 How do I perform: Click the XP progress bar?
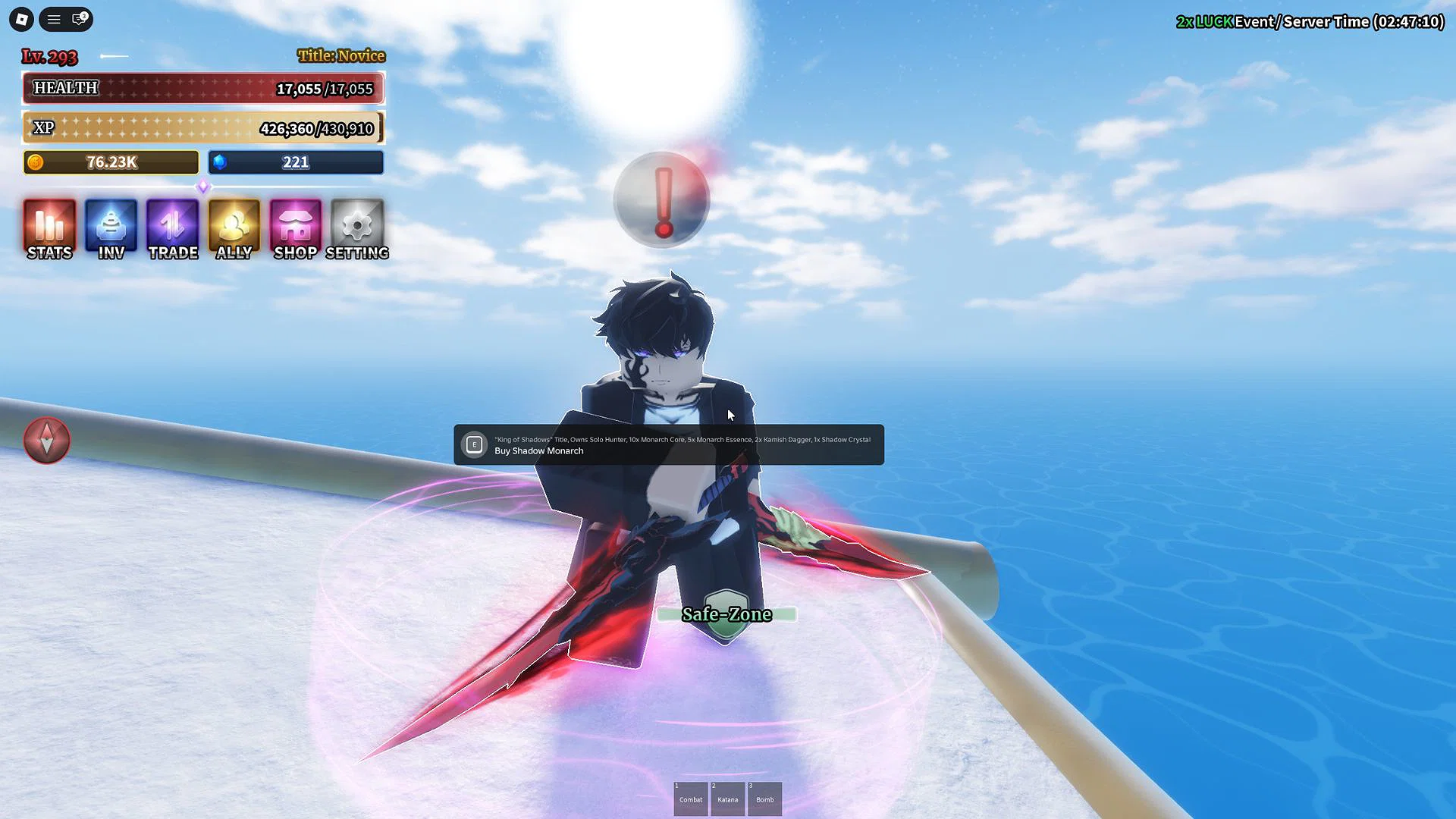coord(201,127)
